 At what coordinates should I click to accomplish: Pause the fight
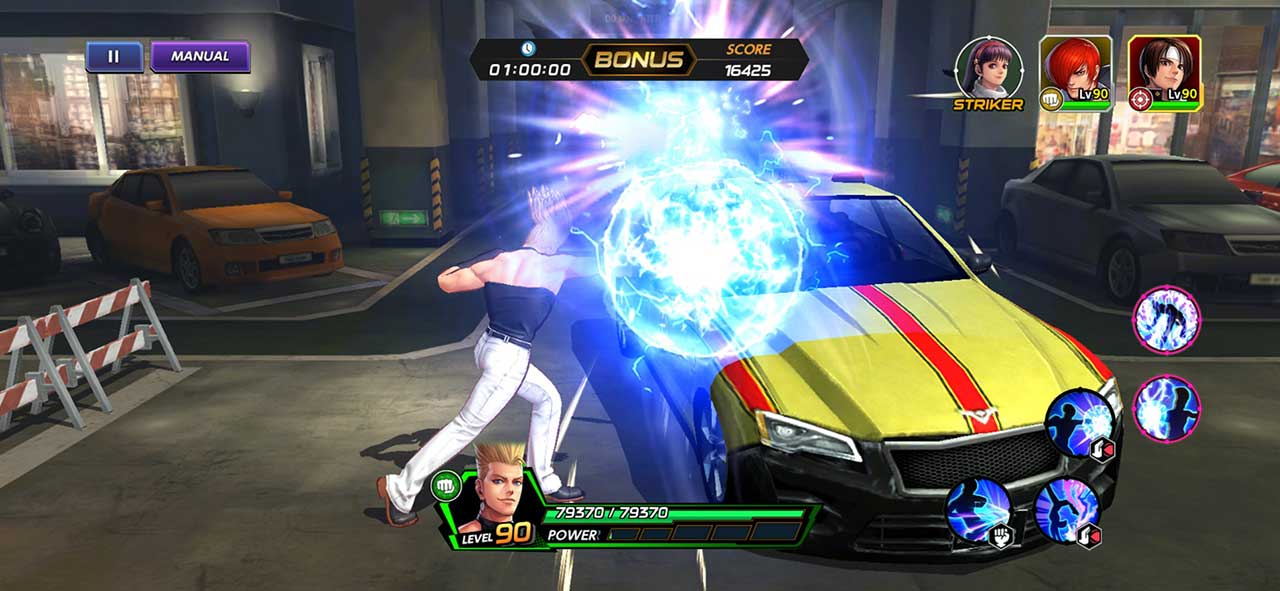pyautogui.click(x=114, y=57)
